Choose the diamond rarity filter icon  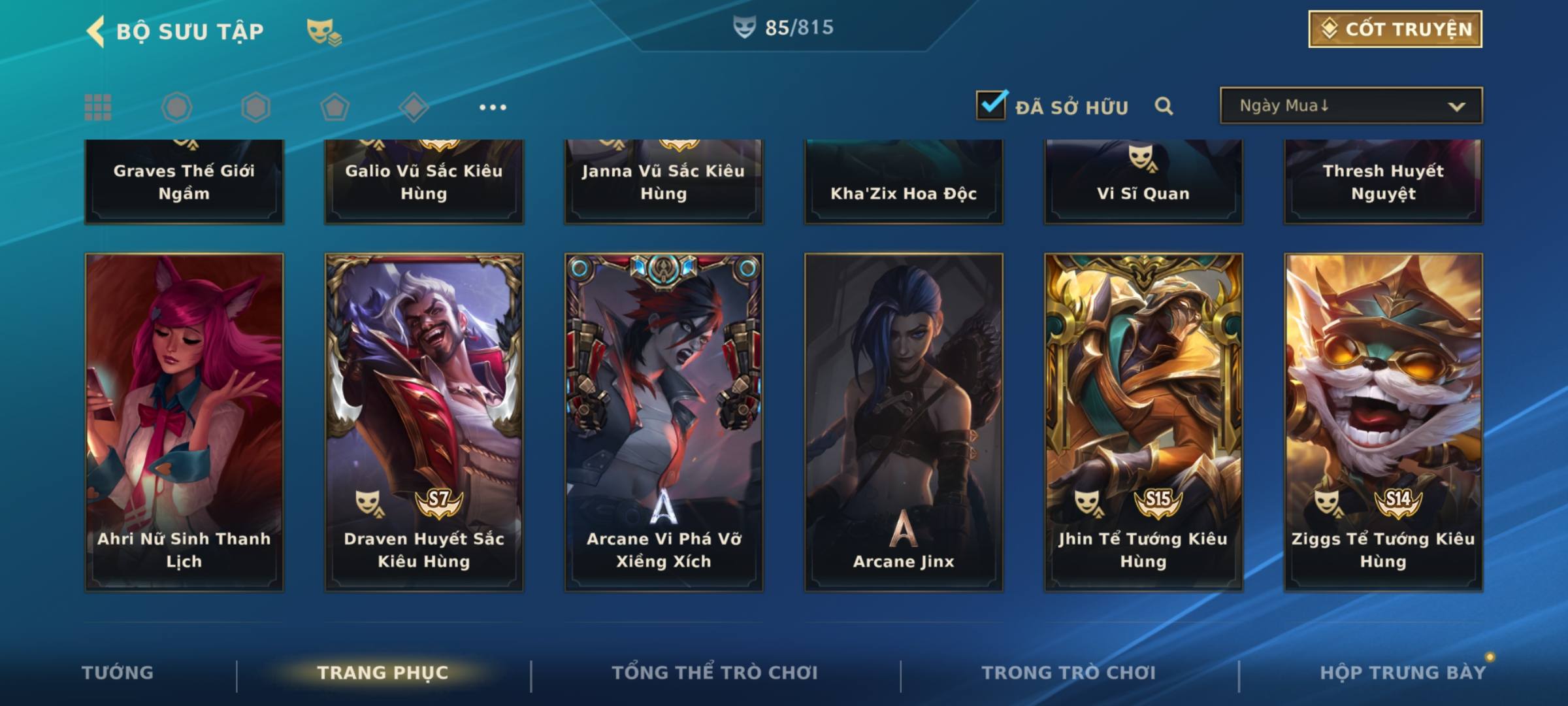tap(414, 107)
